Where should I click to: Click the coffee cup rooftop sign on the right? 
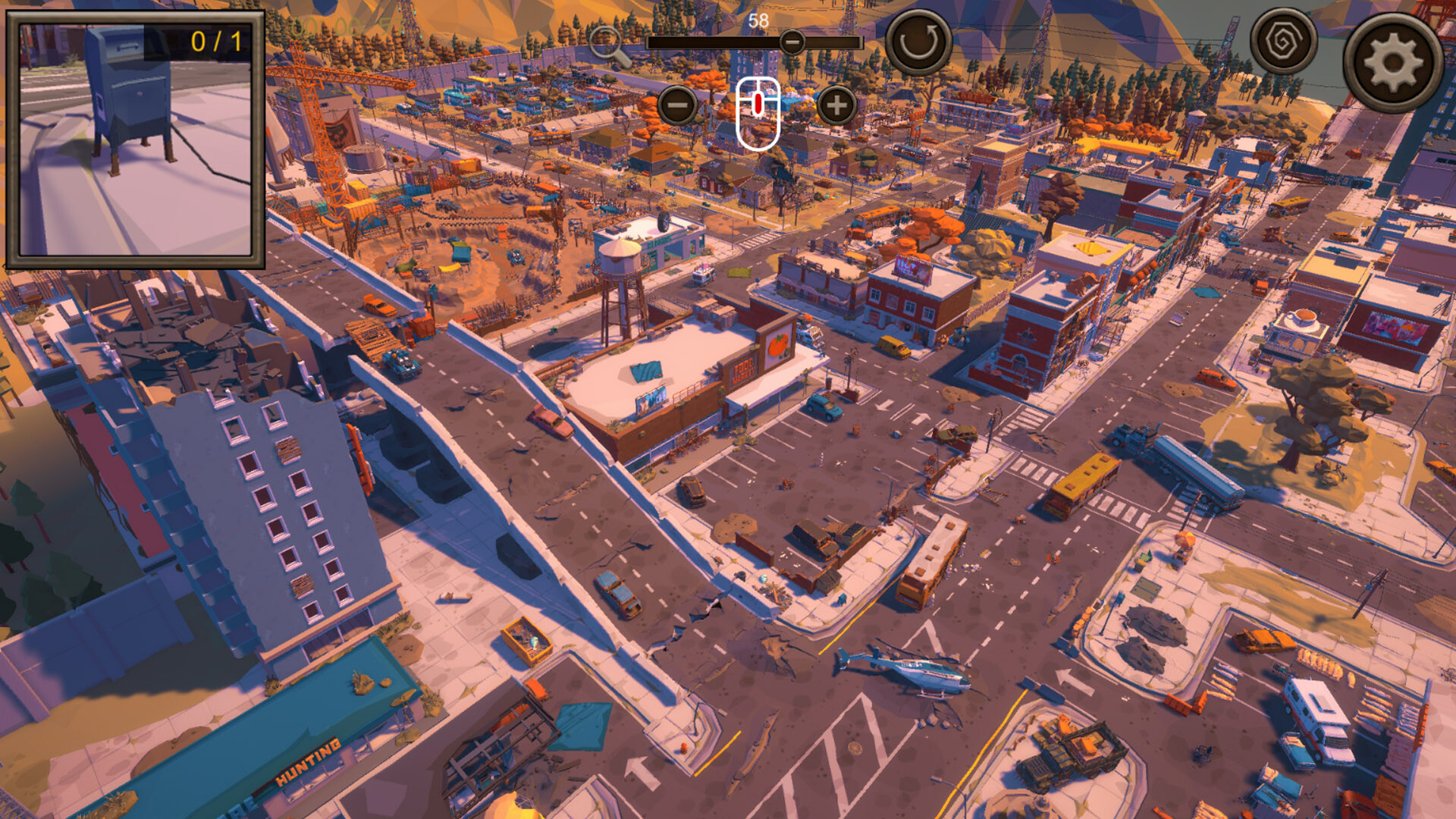pos(1301,318)
